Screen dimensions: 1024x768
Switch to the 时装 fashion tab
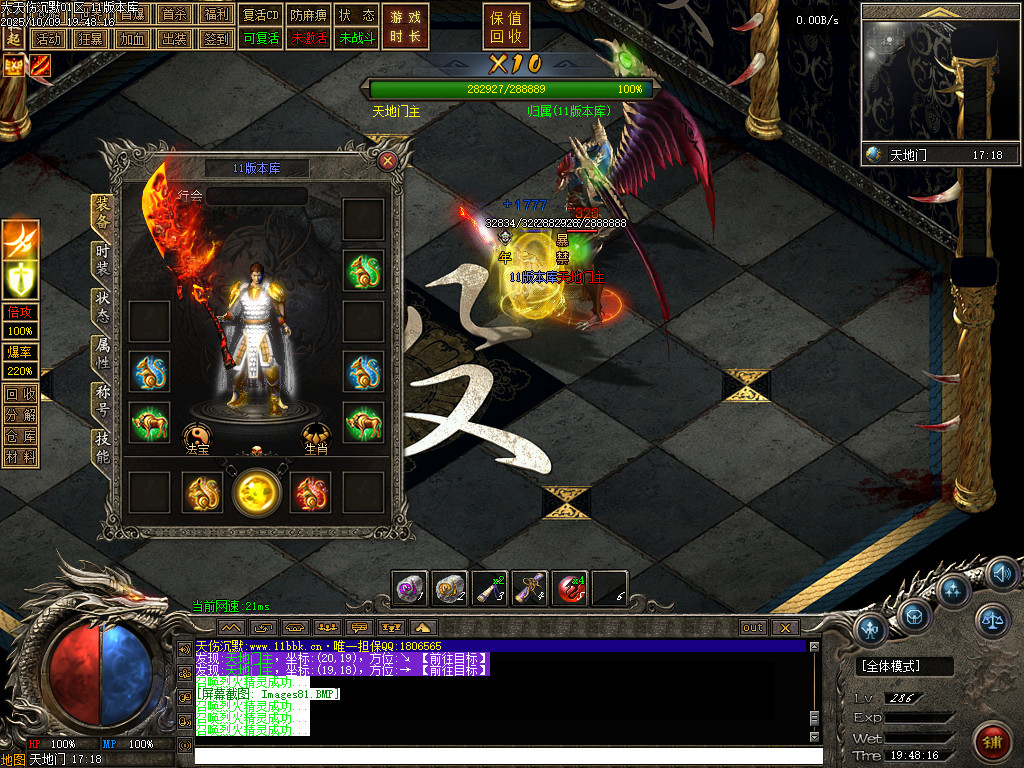point(102,260)
